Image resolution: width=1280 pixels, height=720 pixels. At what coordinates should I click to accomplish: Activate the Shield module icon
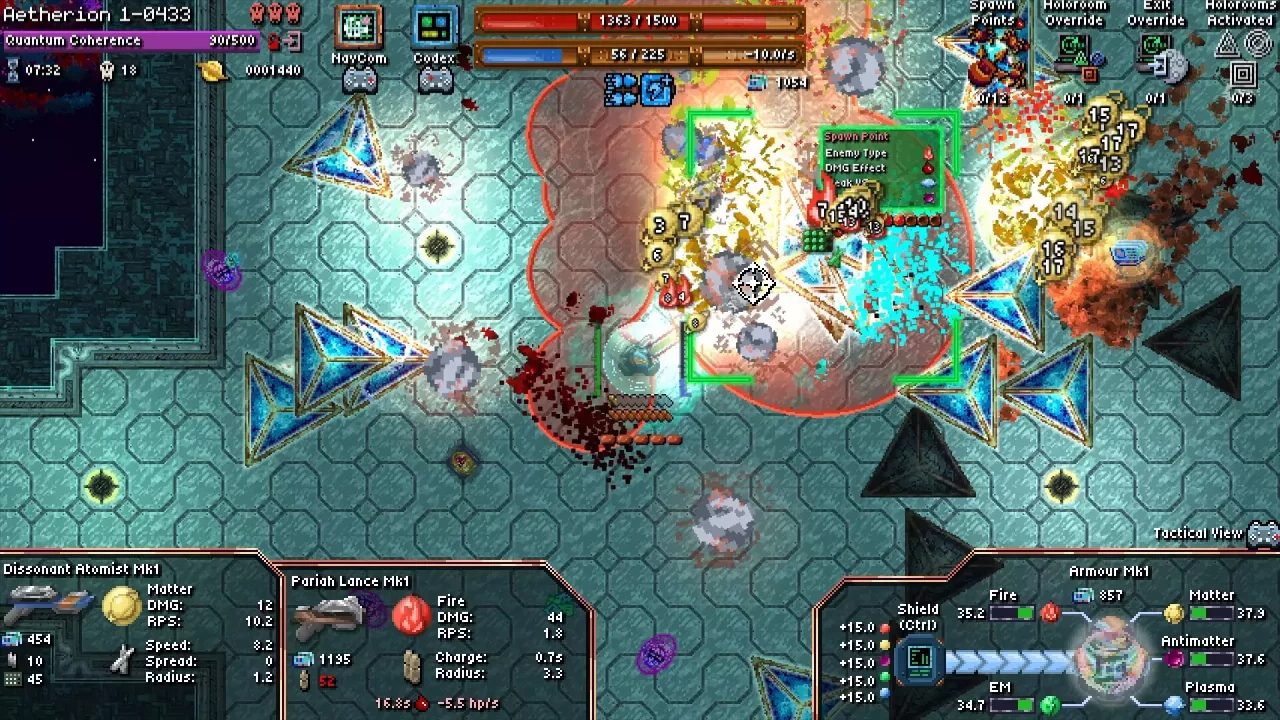(919, 659)
